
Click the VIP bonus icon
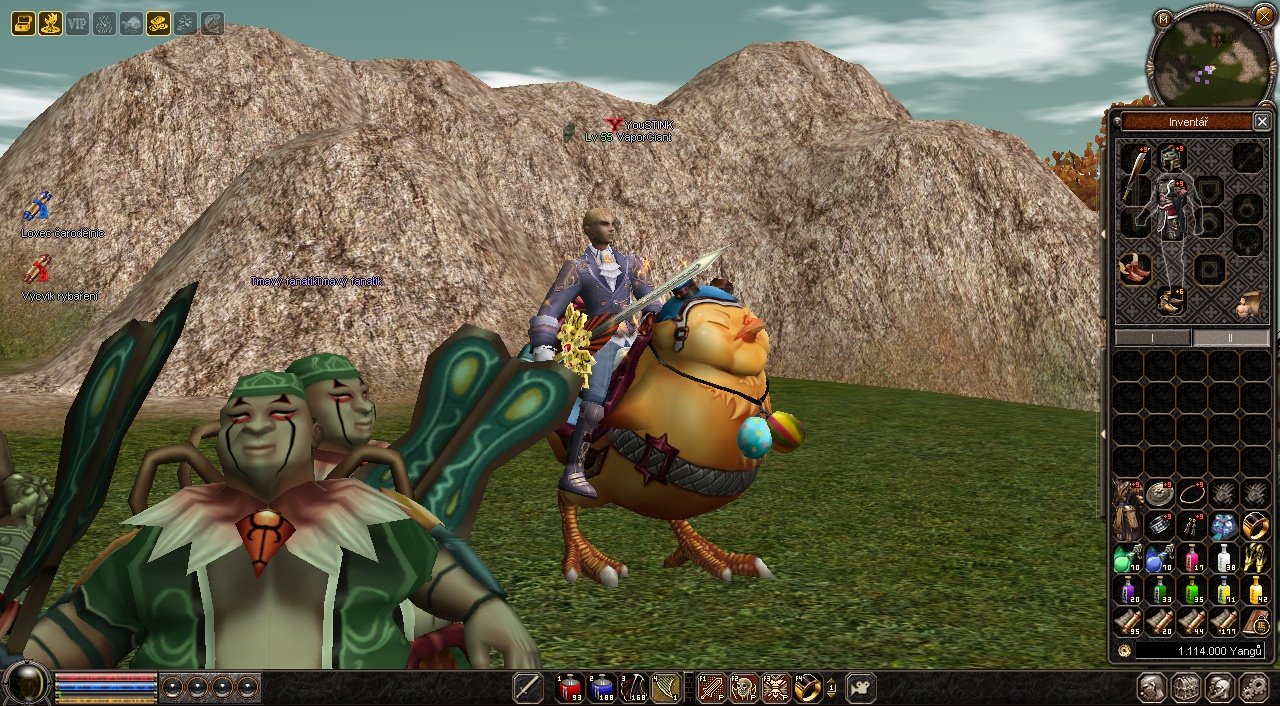coord(77,23)
